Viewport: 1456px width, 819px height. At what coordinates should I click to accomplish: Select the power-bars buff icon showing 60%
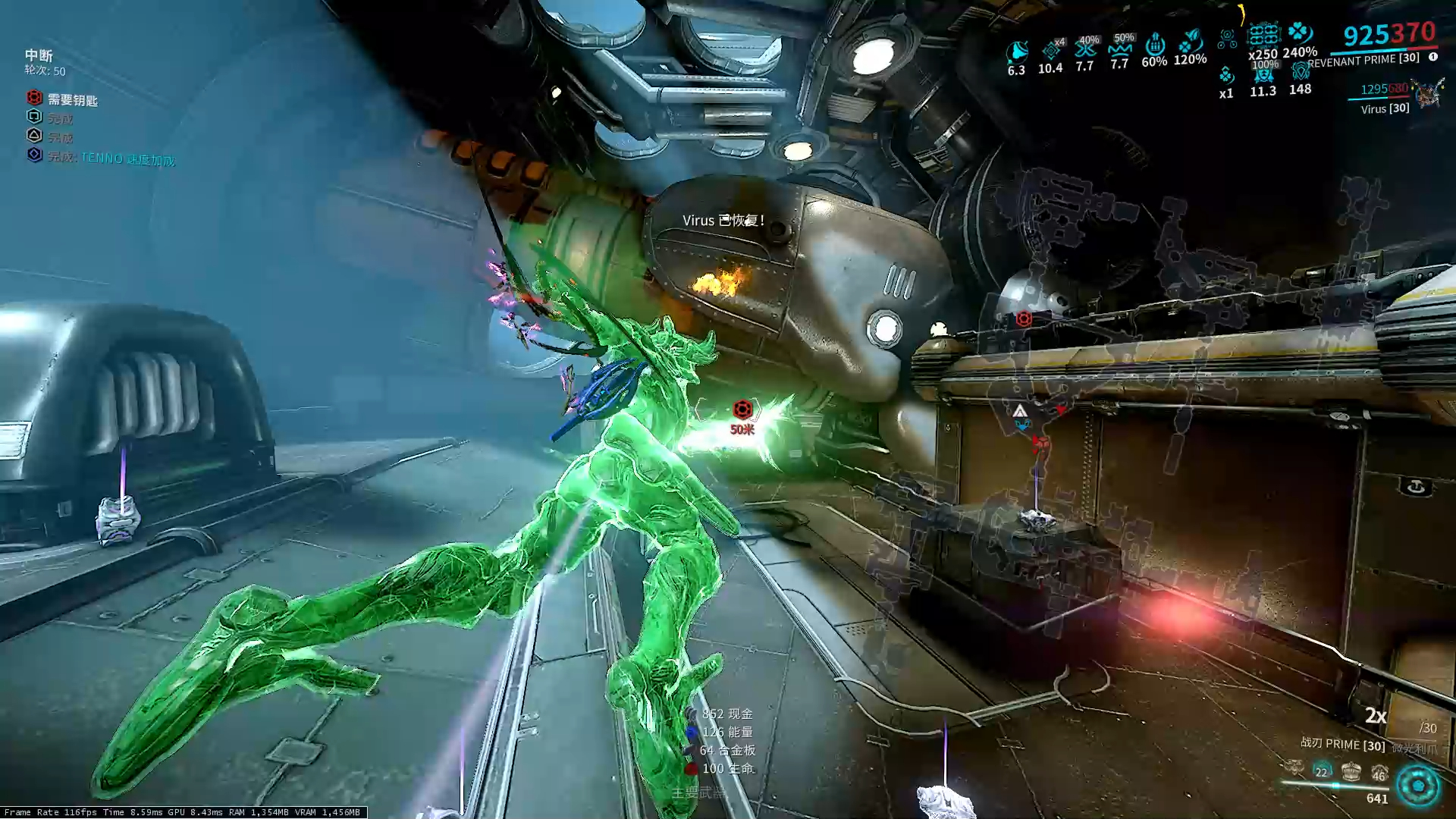pos(1154,45)
